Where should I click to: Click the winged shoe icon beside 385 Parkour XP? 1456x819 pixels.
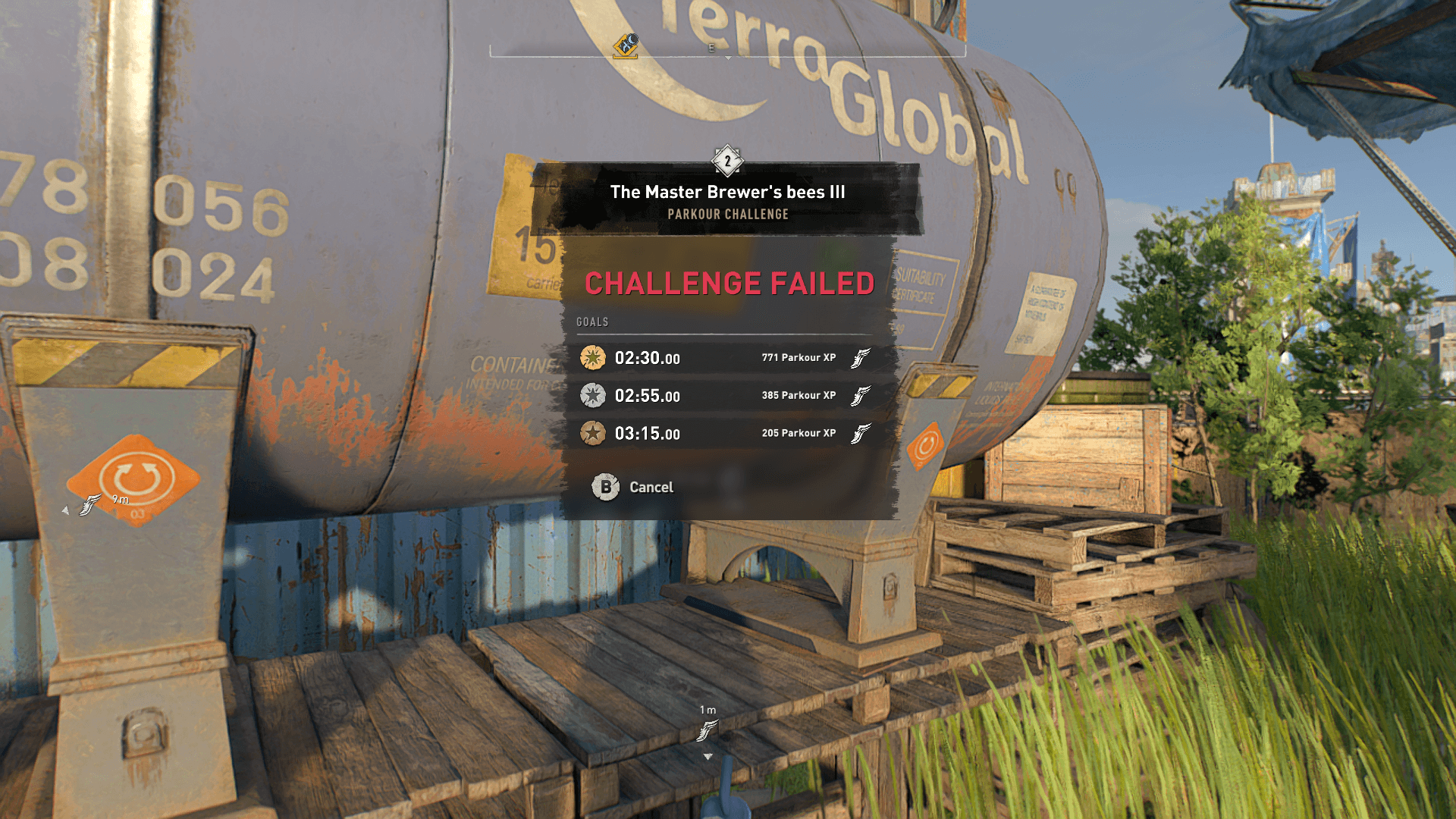[861, 395]
